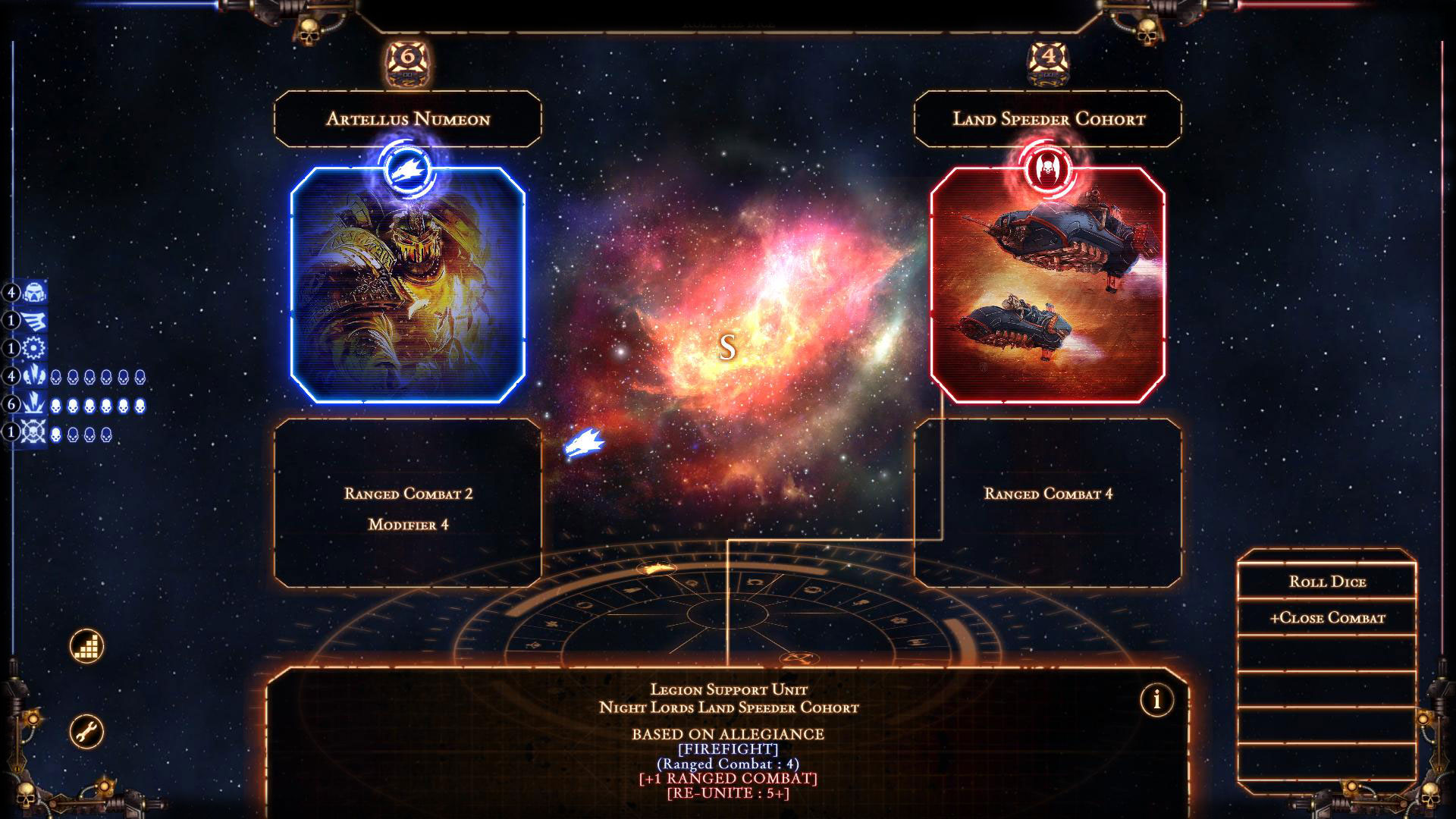
Task: Click the S marker on the nebula map
Action: click(729, 348)
